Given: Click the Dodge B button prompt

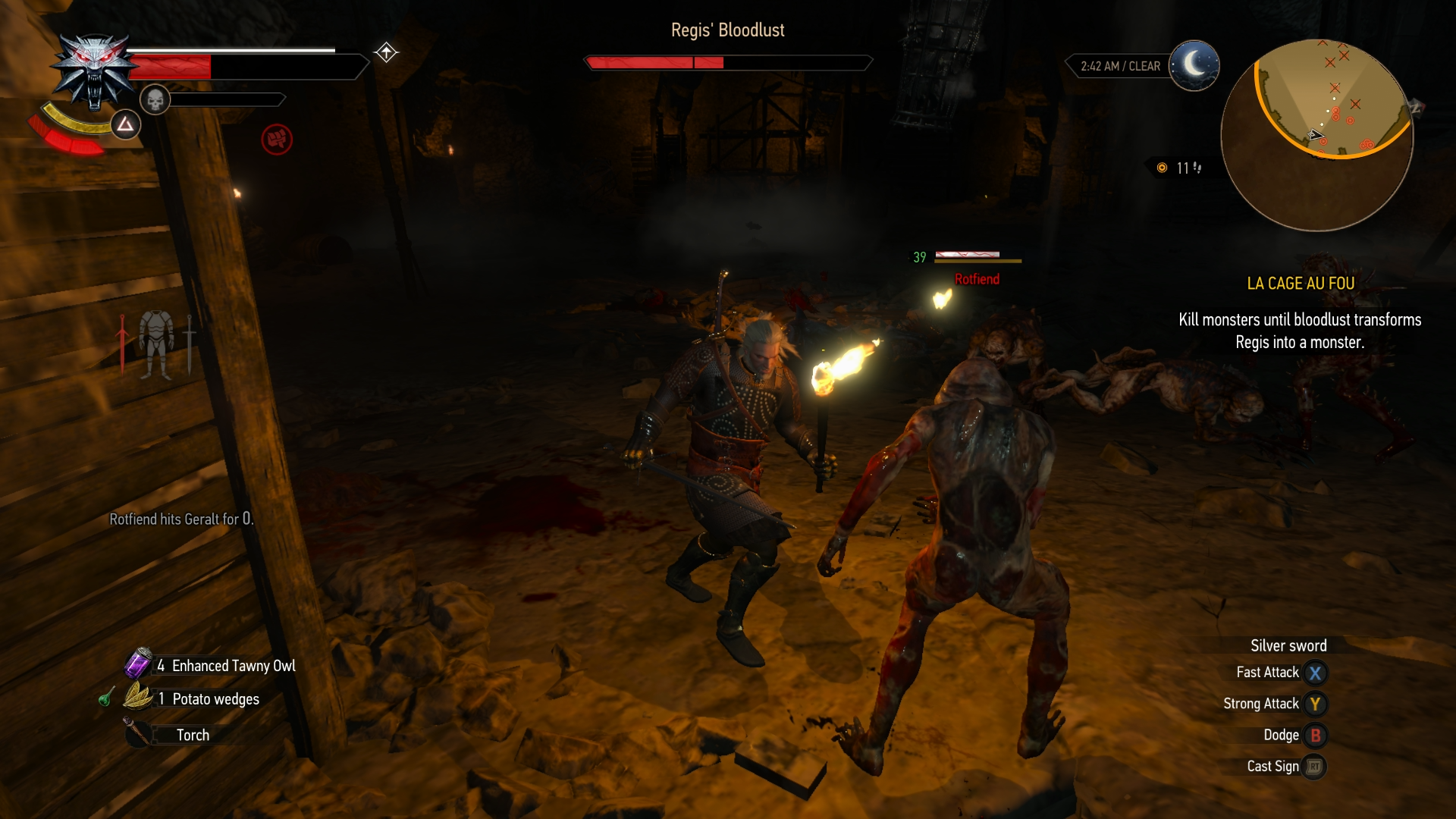Looking at the screenshot, I should click(x=1316, y=735).
